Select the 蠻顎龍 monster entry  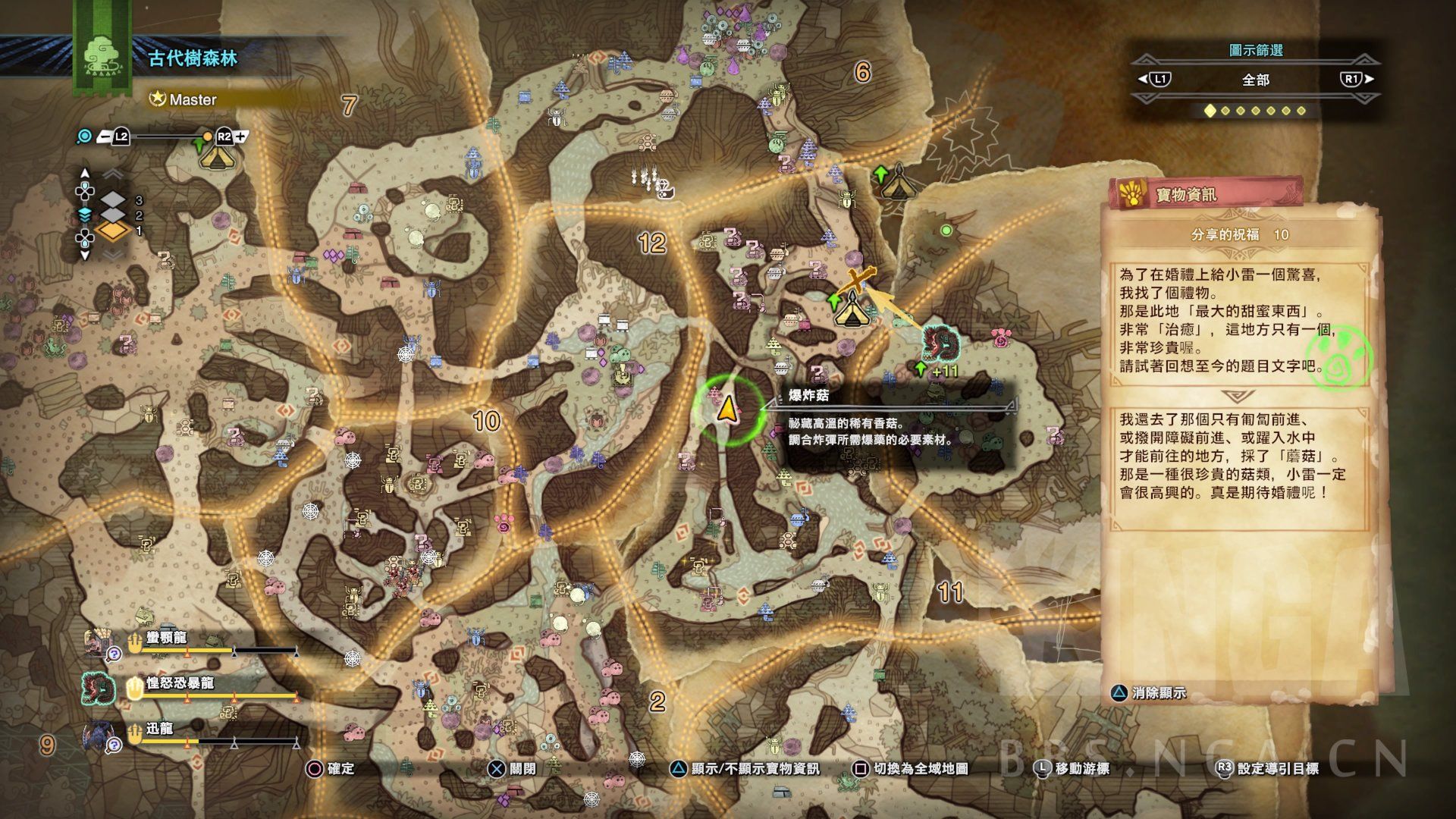pyautogui.click(x=166, y=639)
